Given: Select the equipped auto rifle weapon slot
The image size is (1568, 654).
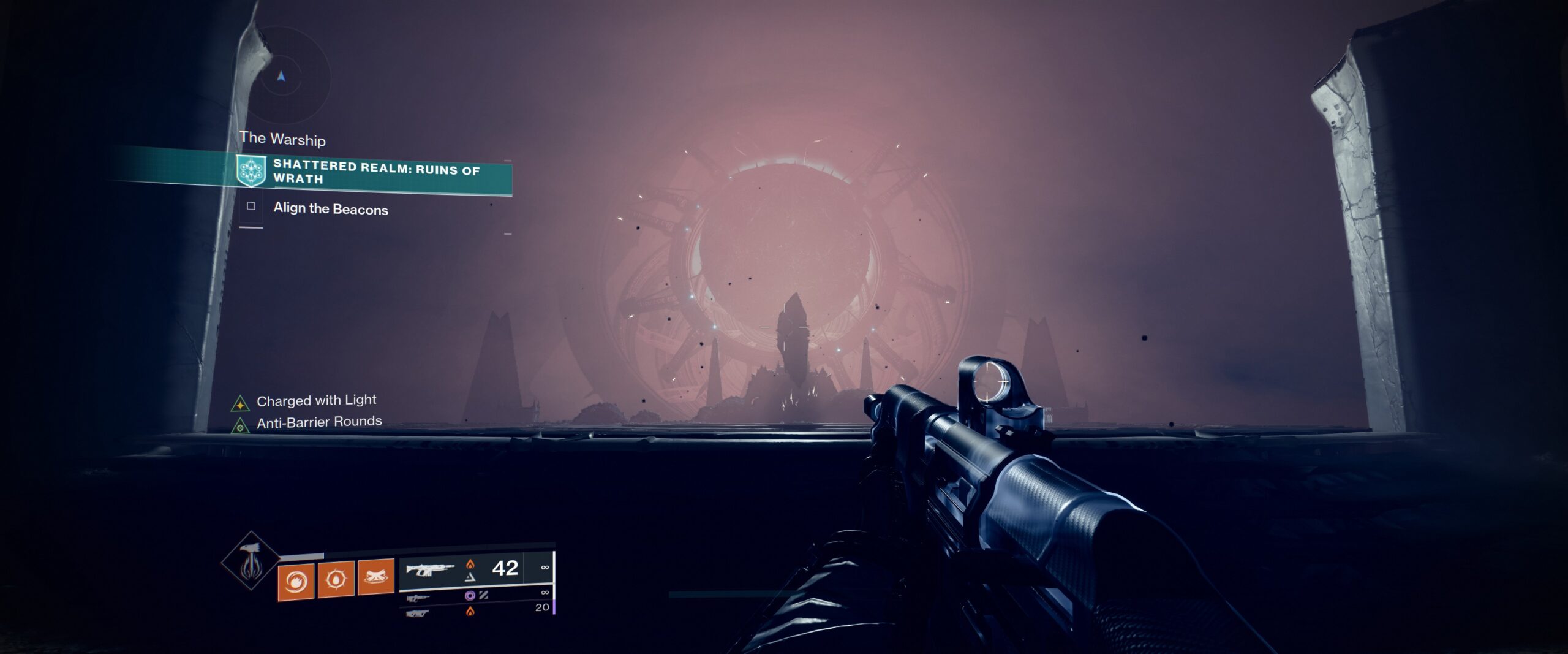Looking at the screenshot, I should [x=431, y=569].
